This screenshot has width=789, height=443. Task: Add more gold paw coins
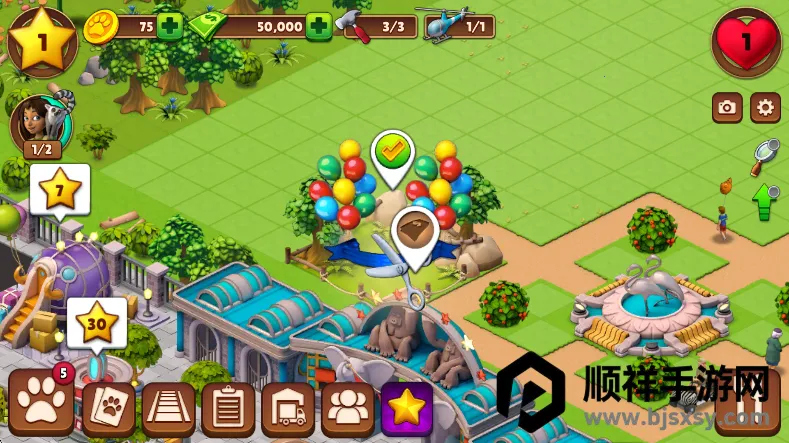click(x=170, y=26)
